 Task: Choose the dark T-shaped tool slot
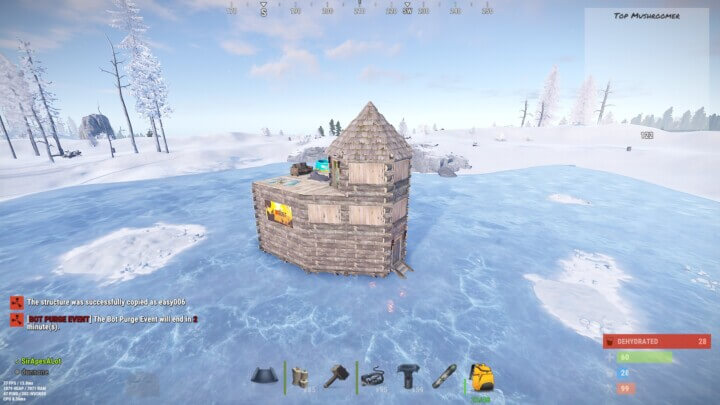pyautogui.click(x=409, y=377)
